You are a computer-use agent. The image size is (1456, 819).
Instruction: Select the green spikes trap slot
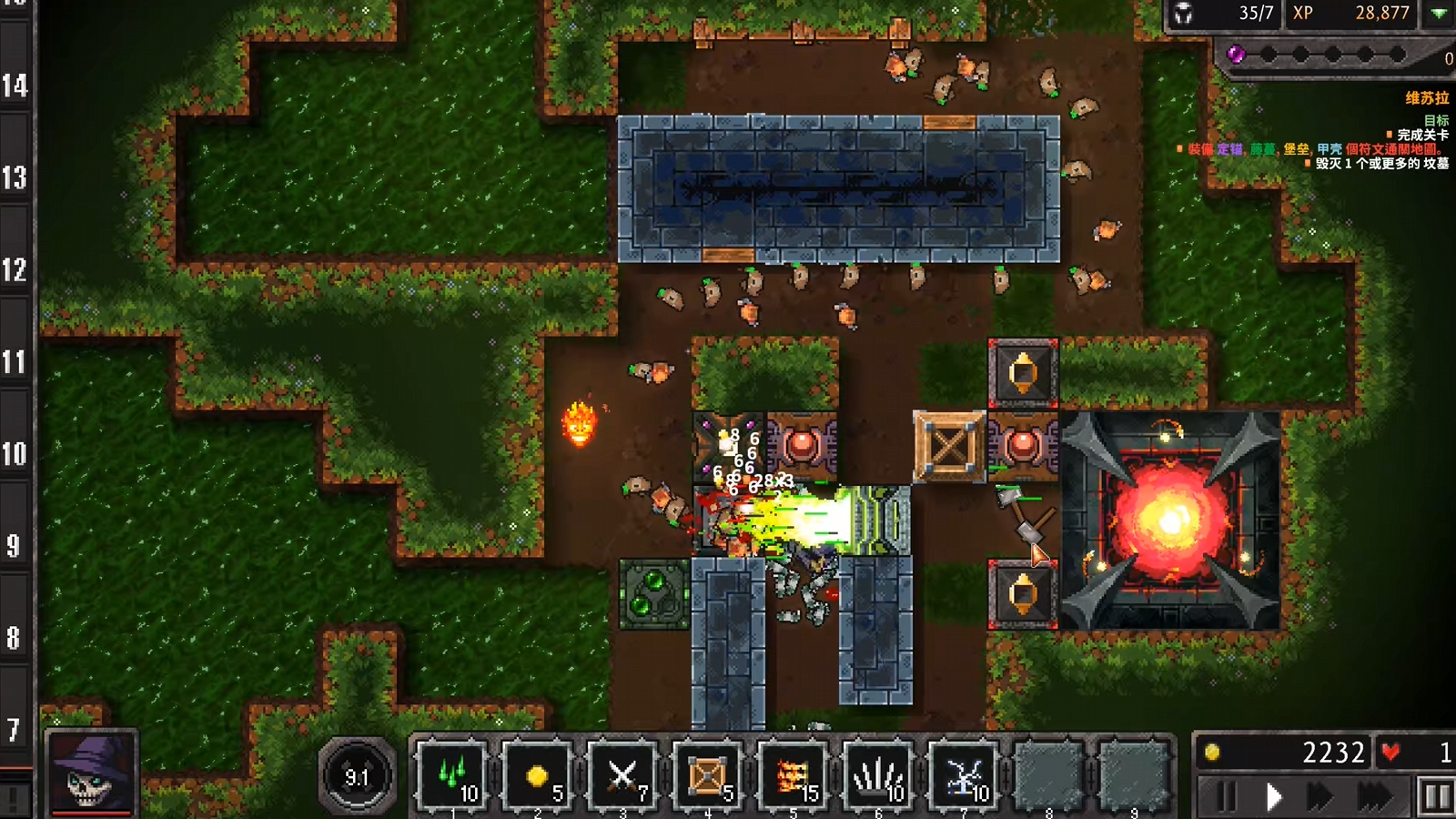coord(452,776)
